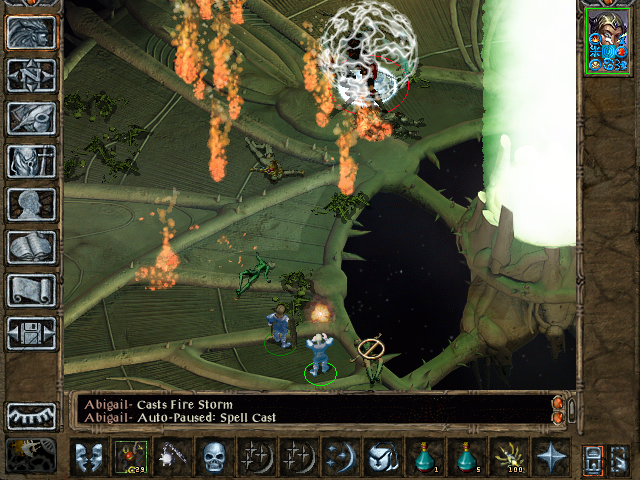Show the character record sheet
The width and height of the screenshot is (640, 480).
(x=31, y=204)
